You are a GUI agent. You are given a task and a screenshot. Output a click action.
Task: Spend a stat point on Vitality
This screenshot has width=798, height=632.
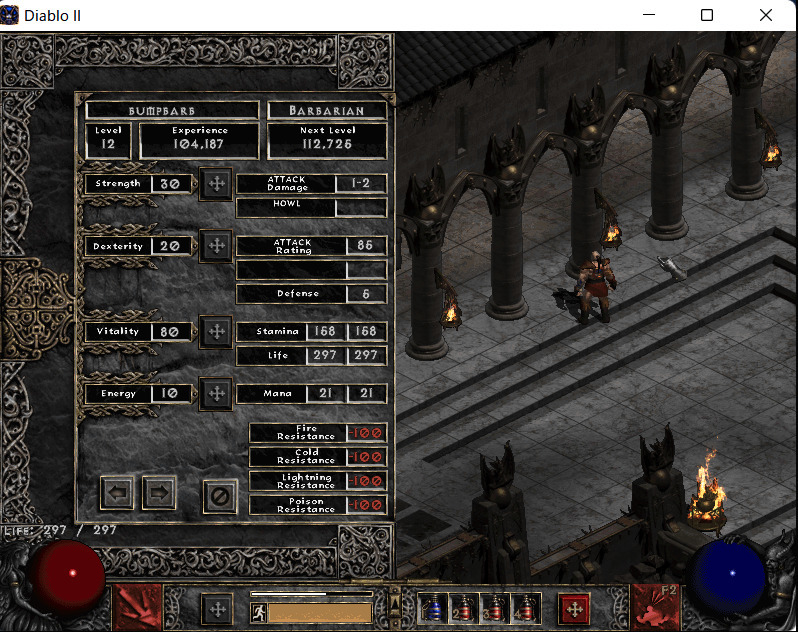[x=215, y=331]
